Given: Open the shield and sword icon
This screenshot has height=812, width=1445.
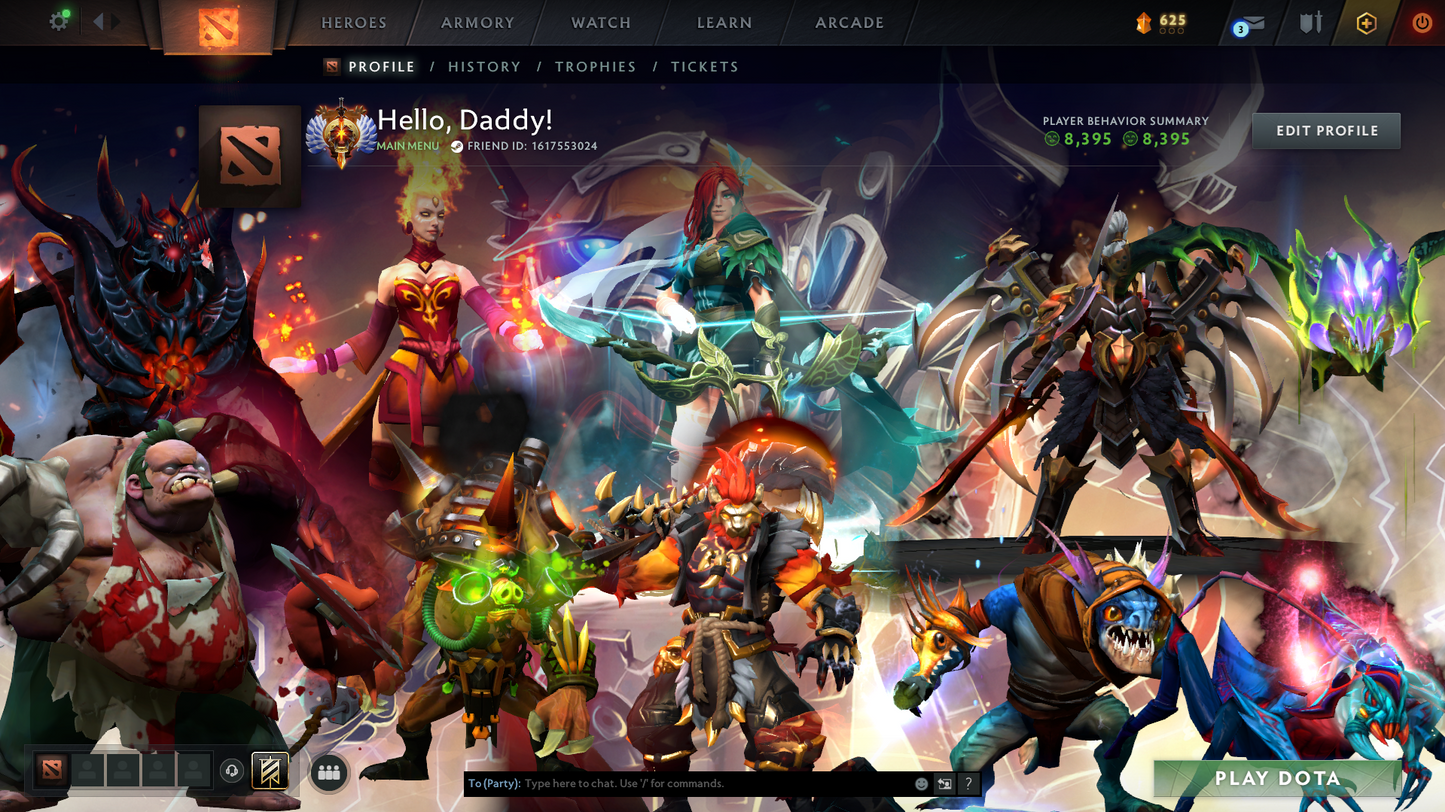Looking at the screenshot, I should 1310,23.
